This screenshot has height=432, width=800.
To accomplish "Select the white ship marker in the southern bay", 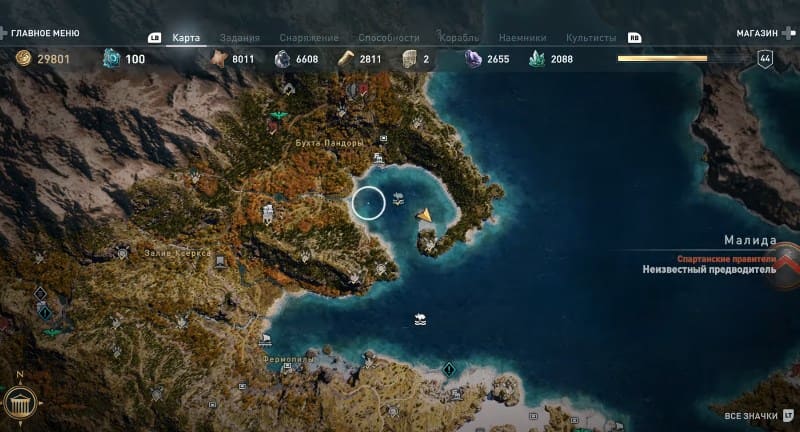I will (421, 321).
